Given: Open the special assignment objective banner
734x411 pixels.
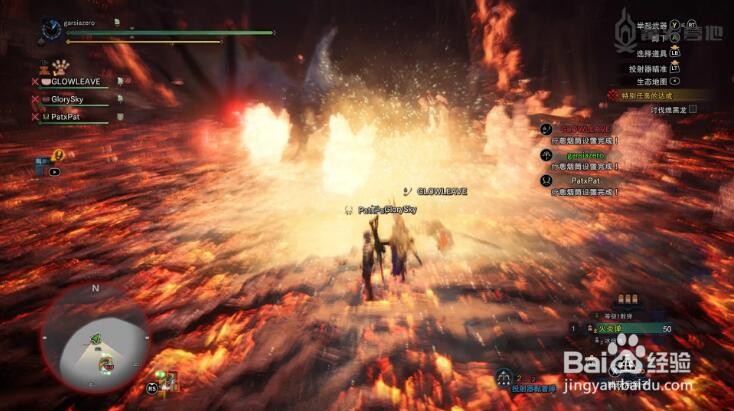Looking at the screenshot, I should coord(658,95).
